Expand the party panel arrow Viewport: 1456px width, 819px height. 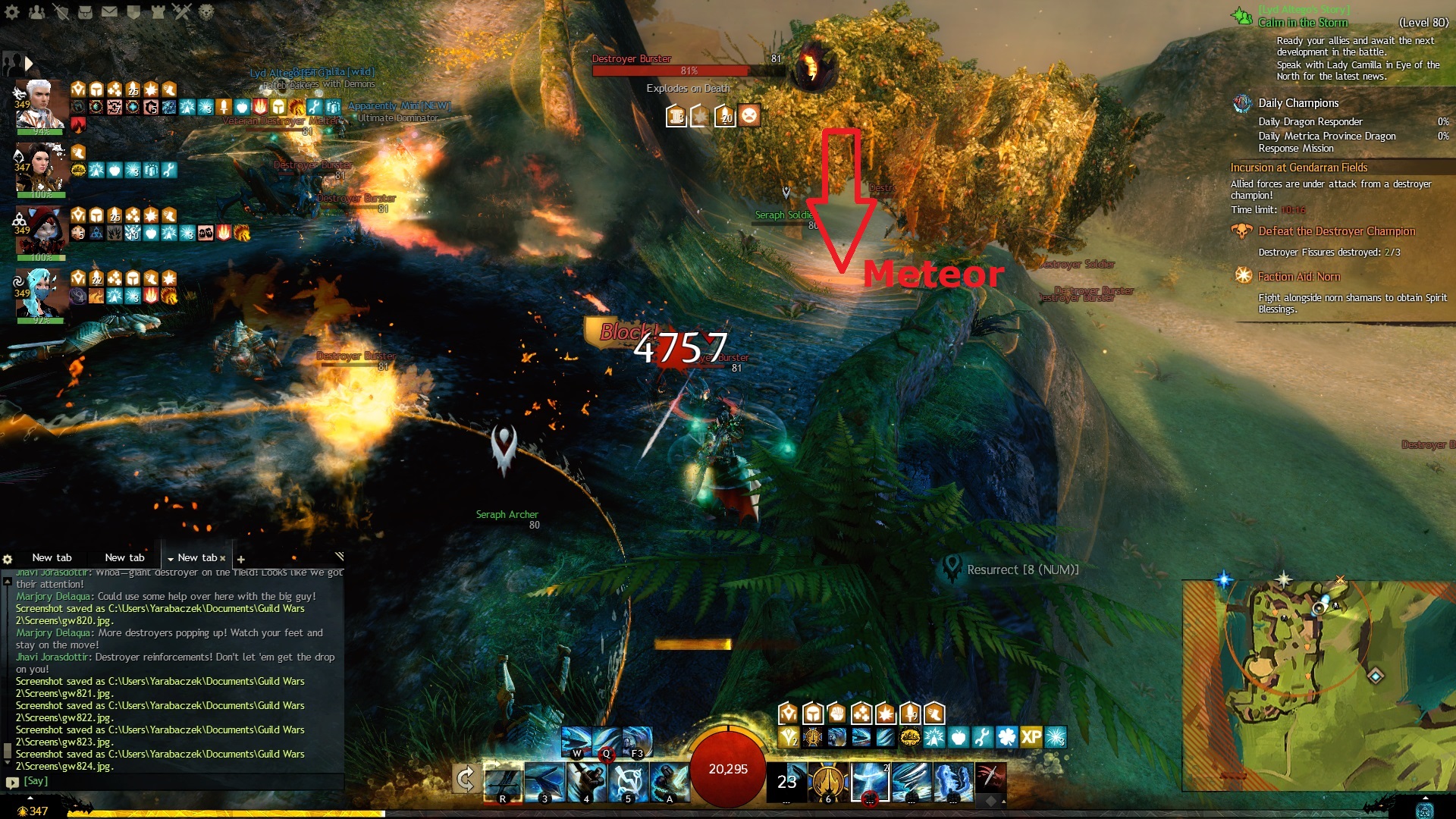29,63
